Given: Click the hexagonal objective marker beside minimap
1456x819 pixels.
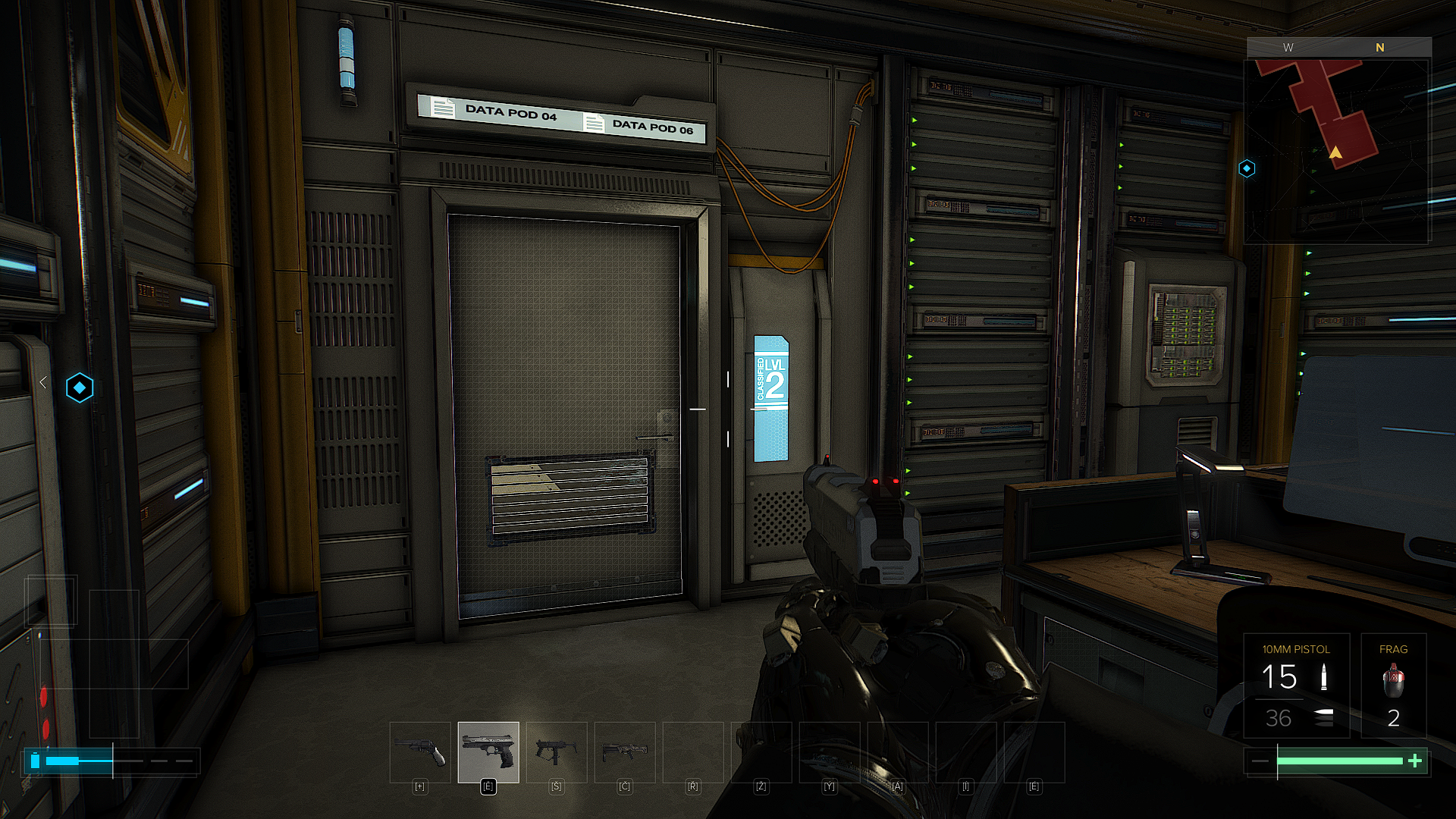Looking at the screenshot, I should 1247,168.
